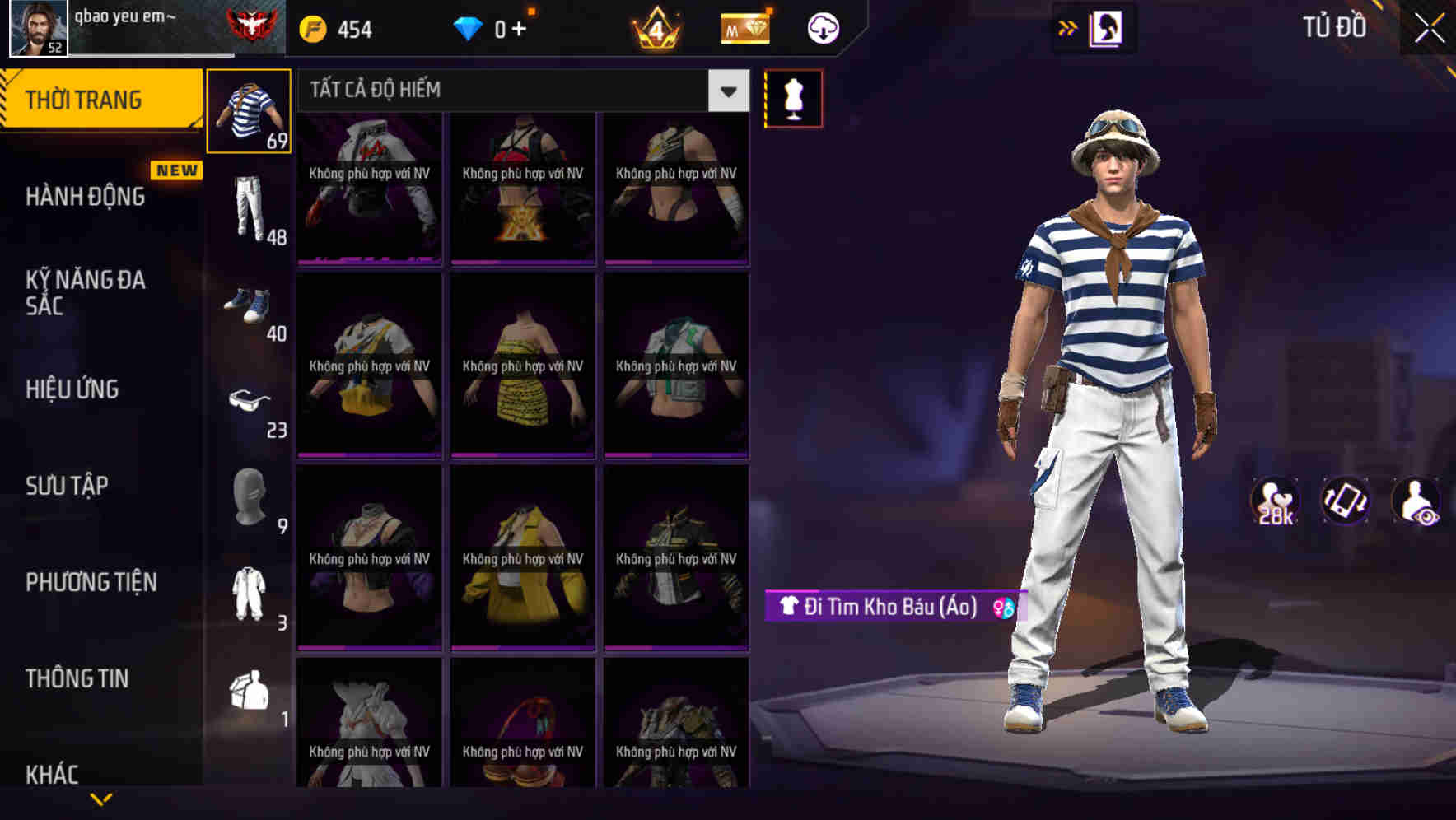Select the yellow dress outfit thumbnail
The width and height of the screenshot is (1456, 820).
pyautogui.click(x=522, y=362)
